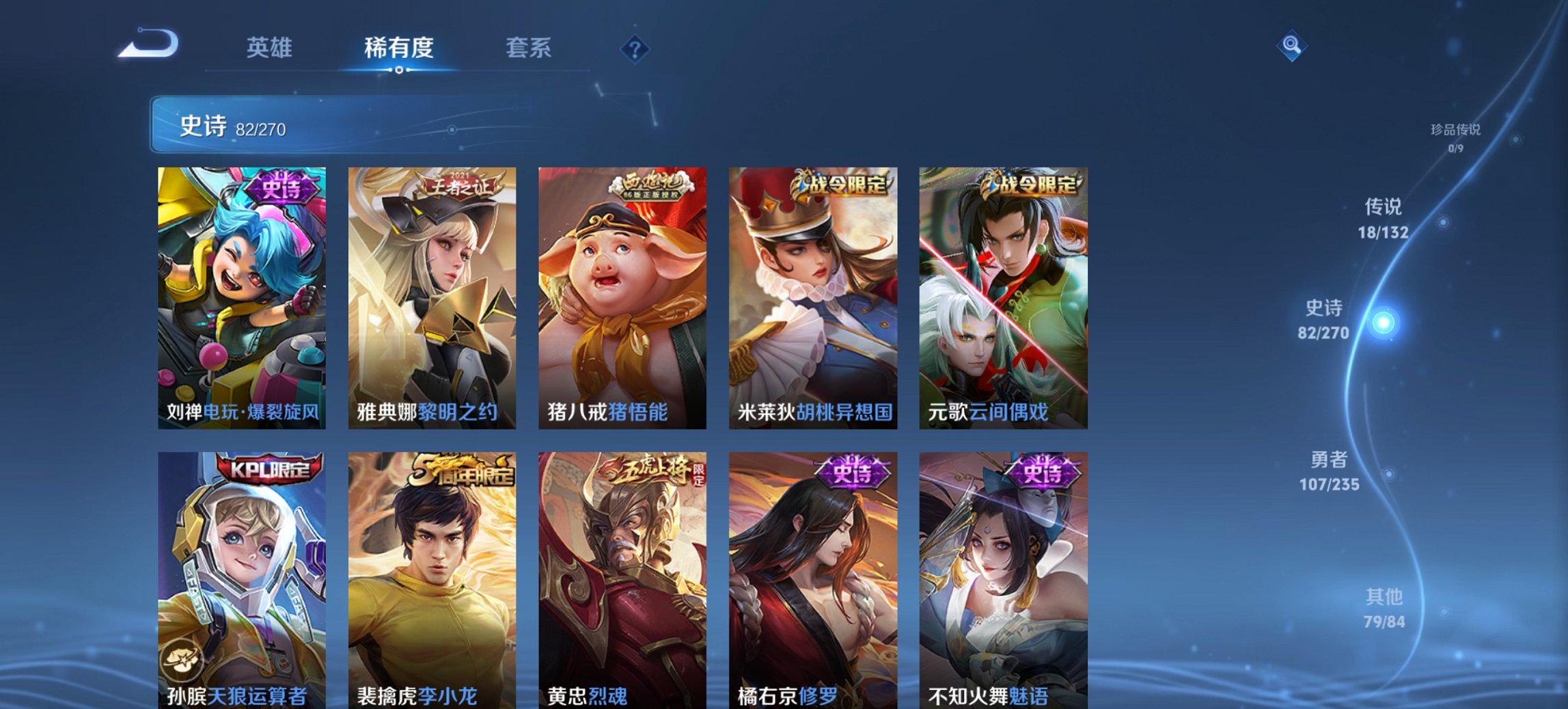Viewport: 1568px width, 709px height.
Task: Open search with the magnifier icon
Action: (x=1290, y=46)
